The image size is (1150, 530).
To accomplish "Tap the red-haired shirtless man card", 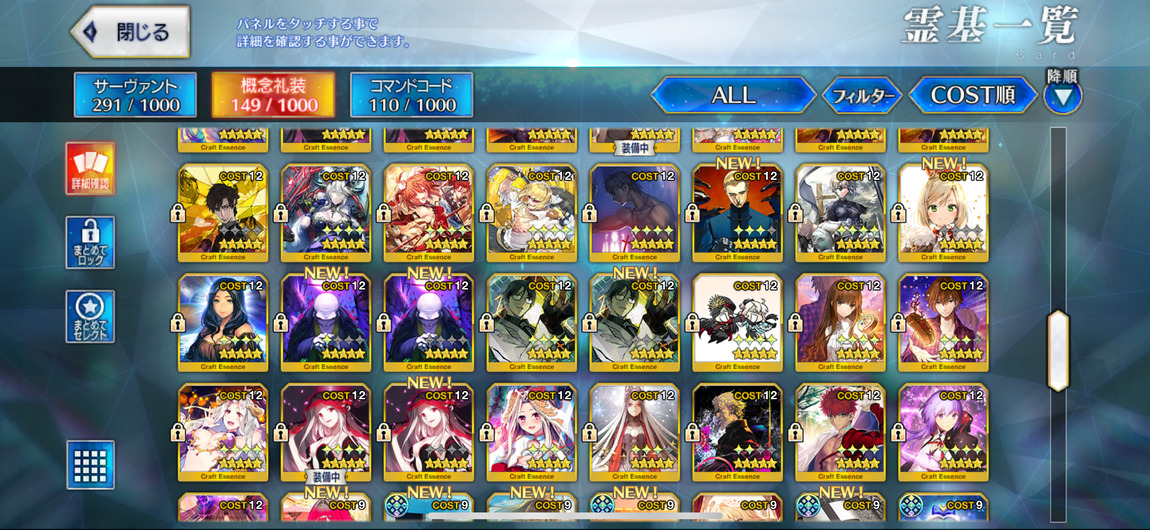I will [840, 430].
